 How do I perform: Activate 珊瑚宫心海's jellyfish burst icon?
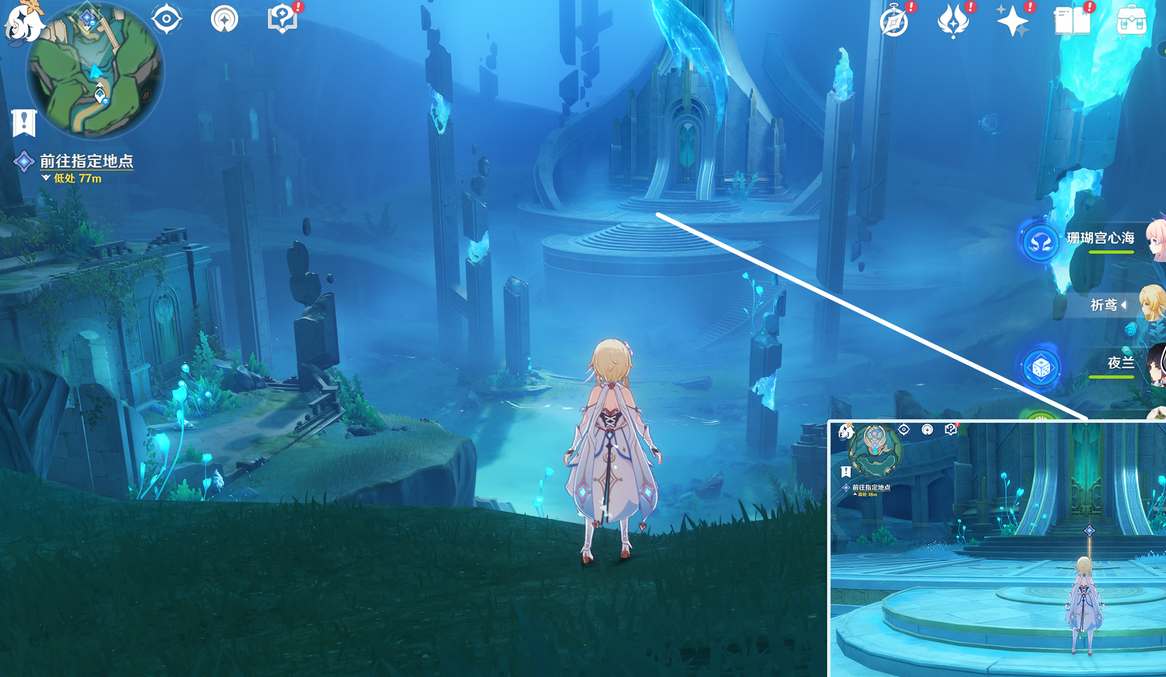point(1040,242)
